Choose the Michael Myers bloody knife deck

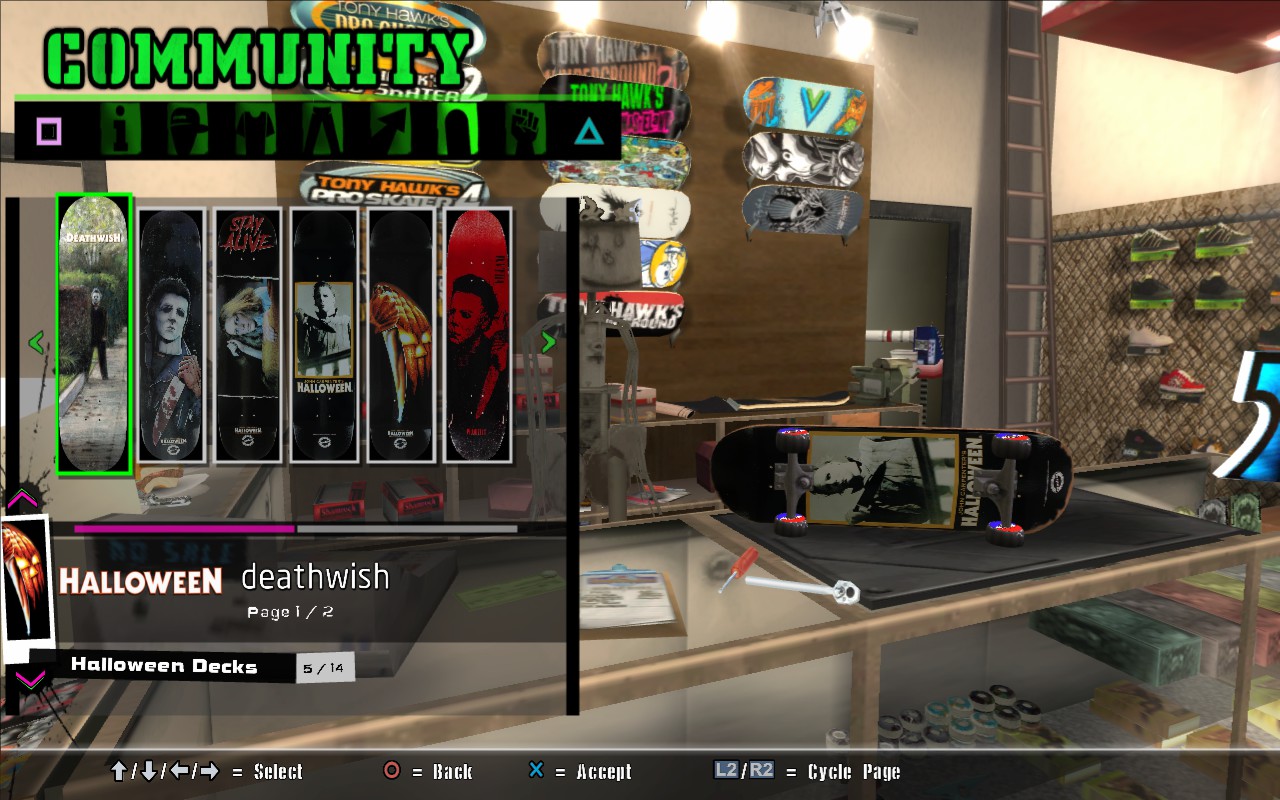click(171, 335)
